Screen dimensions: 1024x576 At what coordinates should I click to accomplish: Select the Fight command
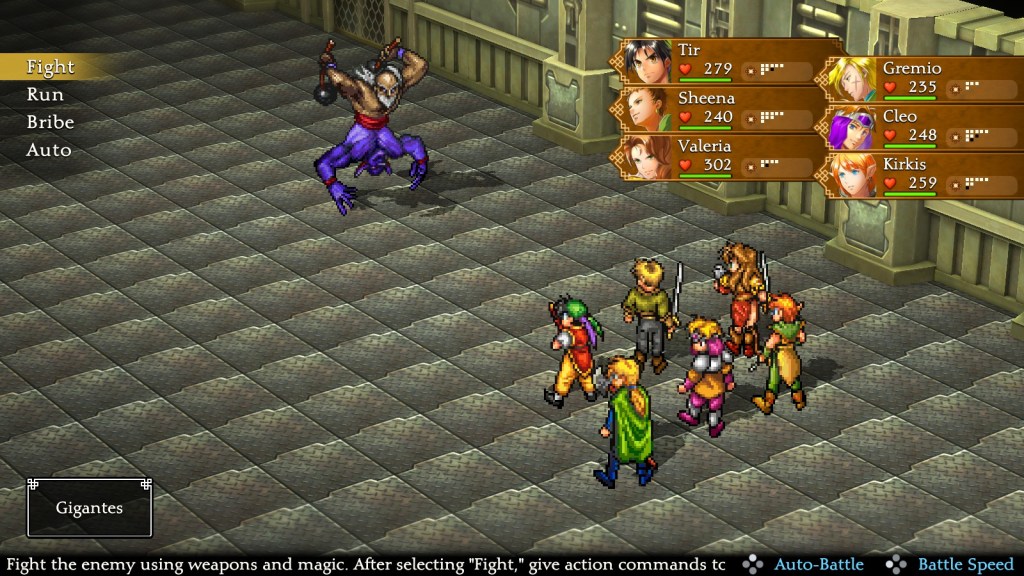point(50,67)
